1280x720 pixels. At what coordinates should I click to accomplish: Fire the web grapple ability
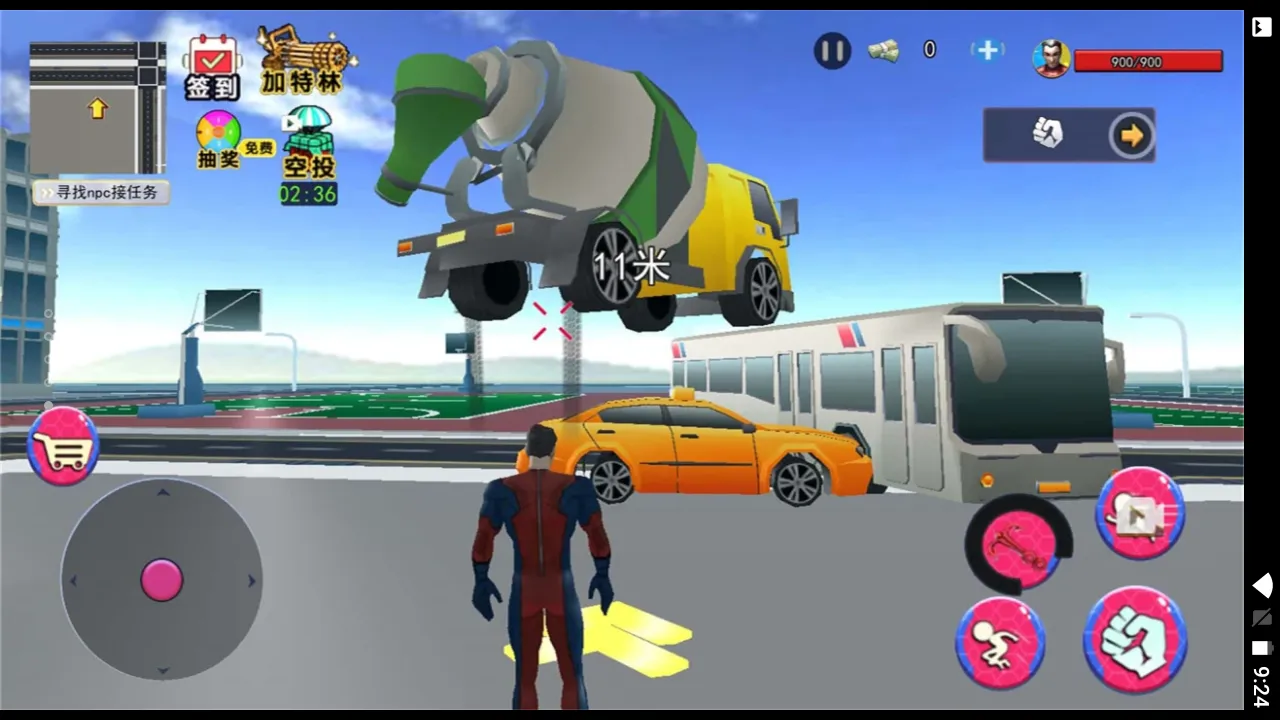coord(1018,545)
